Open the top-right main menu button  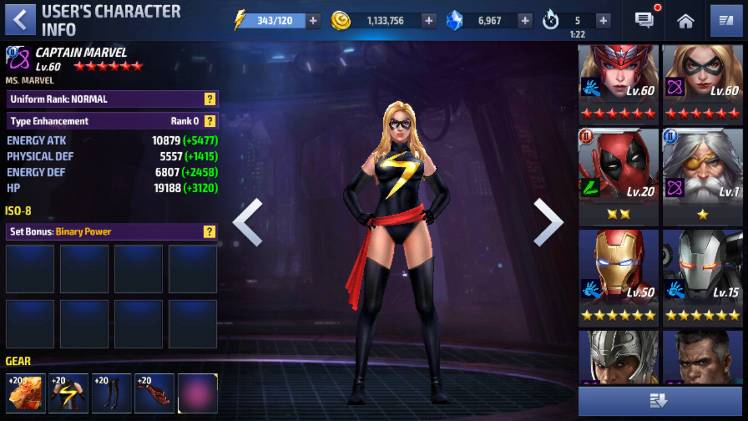tap(726, 20)
